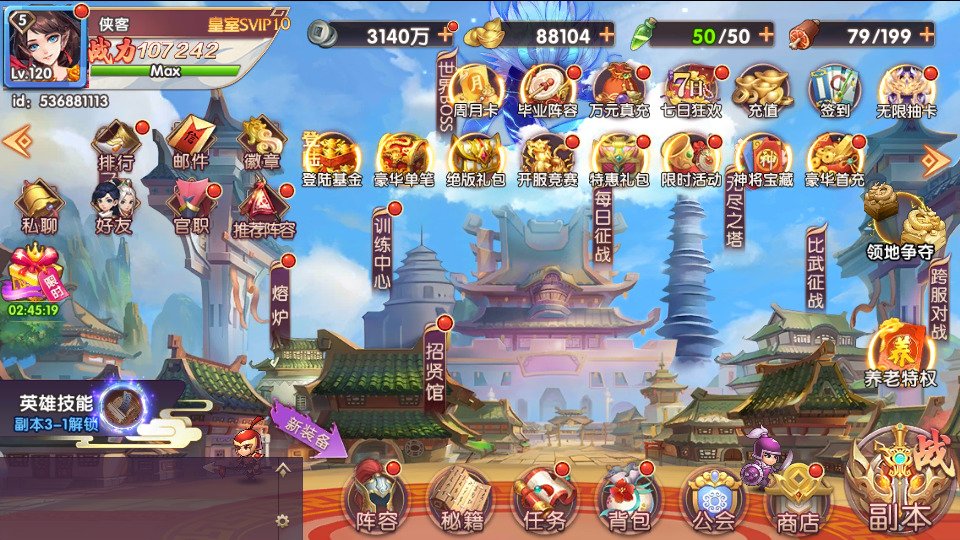Open the 商店 shop
The width and height of the screenshot is (960, 540).
point(797,498)
